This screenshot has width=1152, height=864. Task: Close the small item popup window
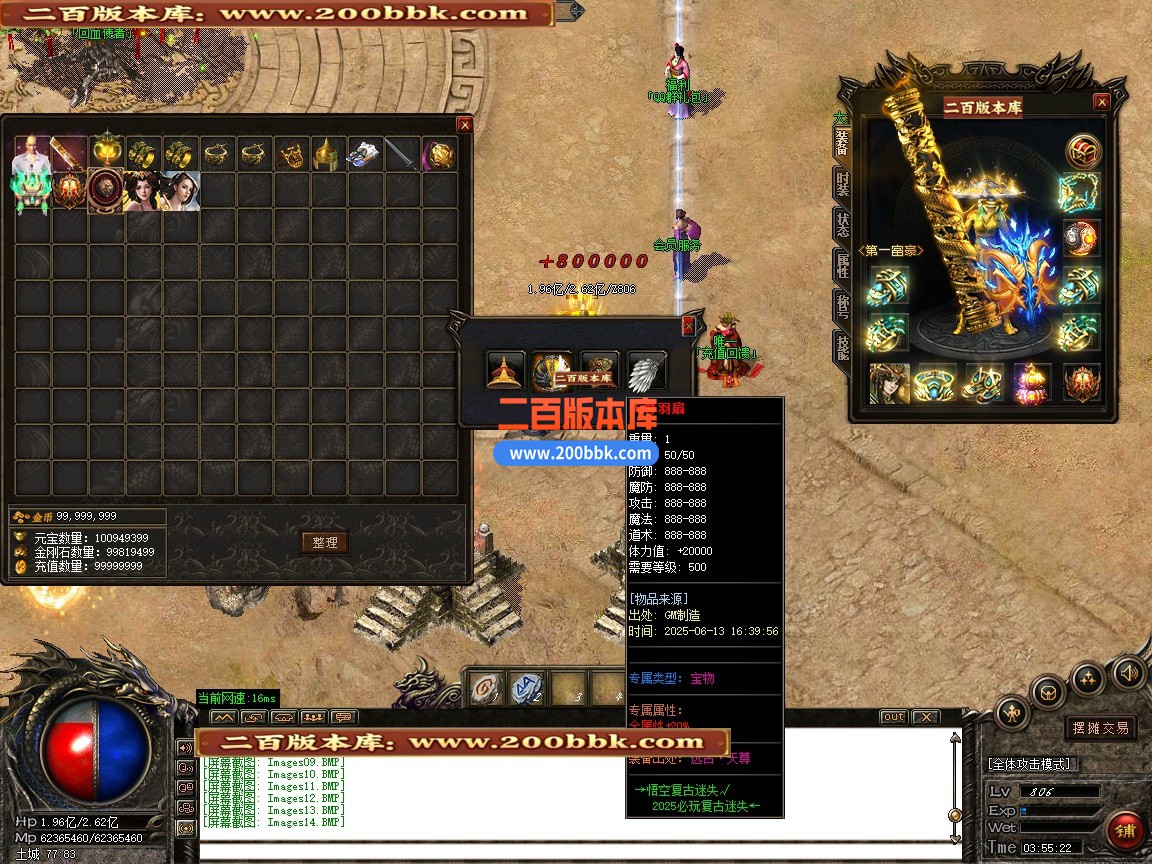(x=688, y=326)
